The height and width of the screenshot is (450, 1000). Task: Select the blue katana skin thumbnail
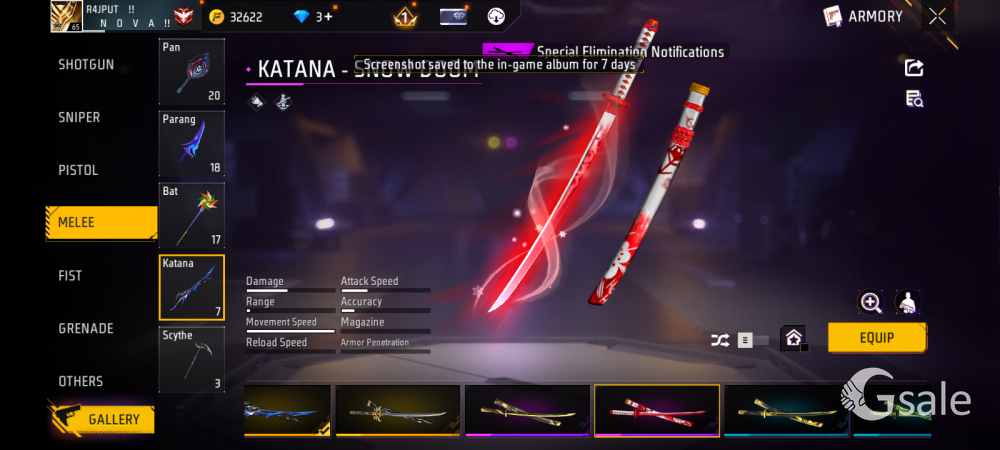288,411
